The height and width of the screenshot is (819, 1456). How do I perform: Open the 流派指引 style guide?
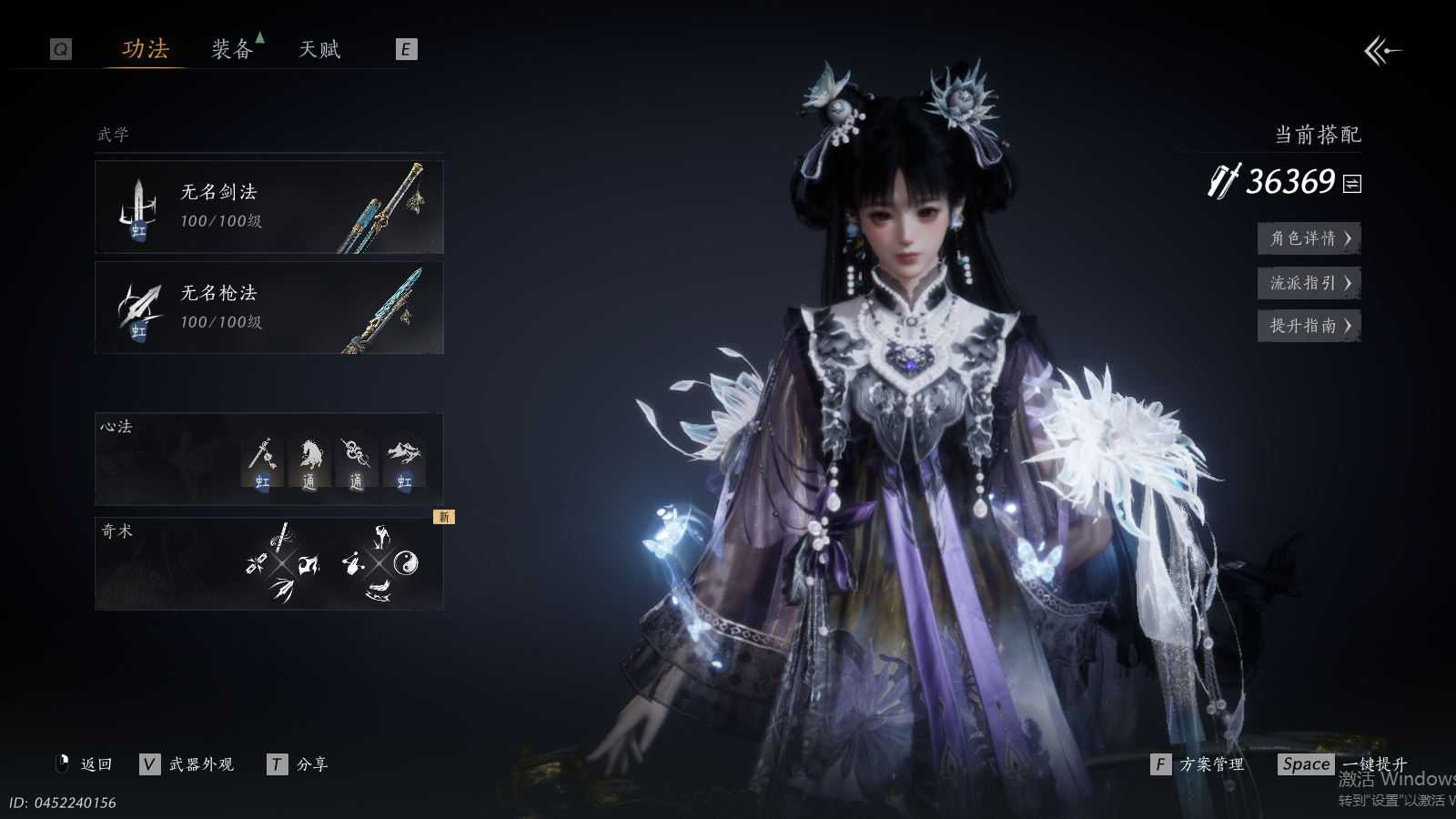[1309, 283]
